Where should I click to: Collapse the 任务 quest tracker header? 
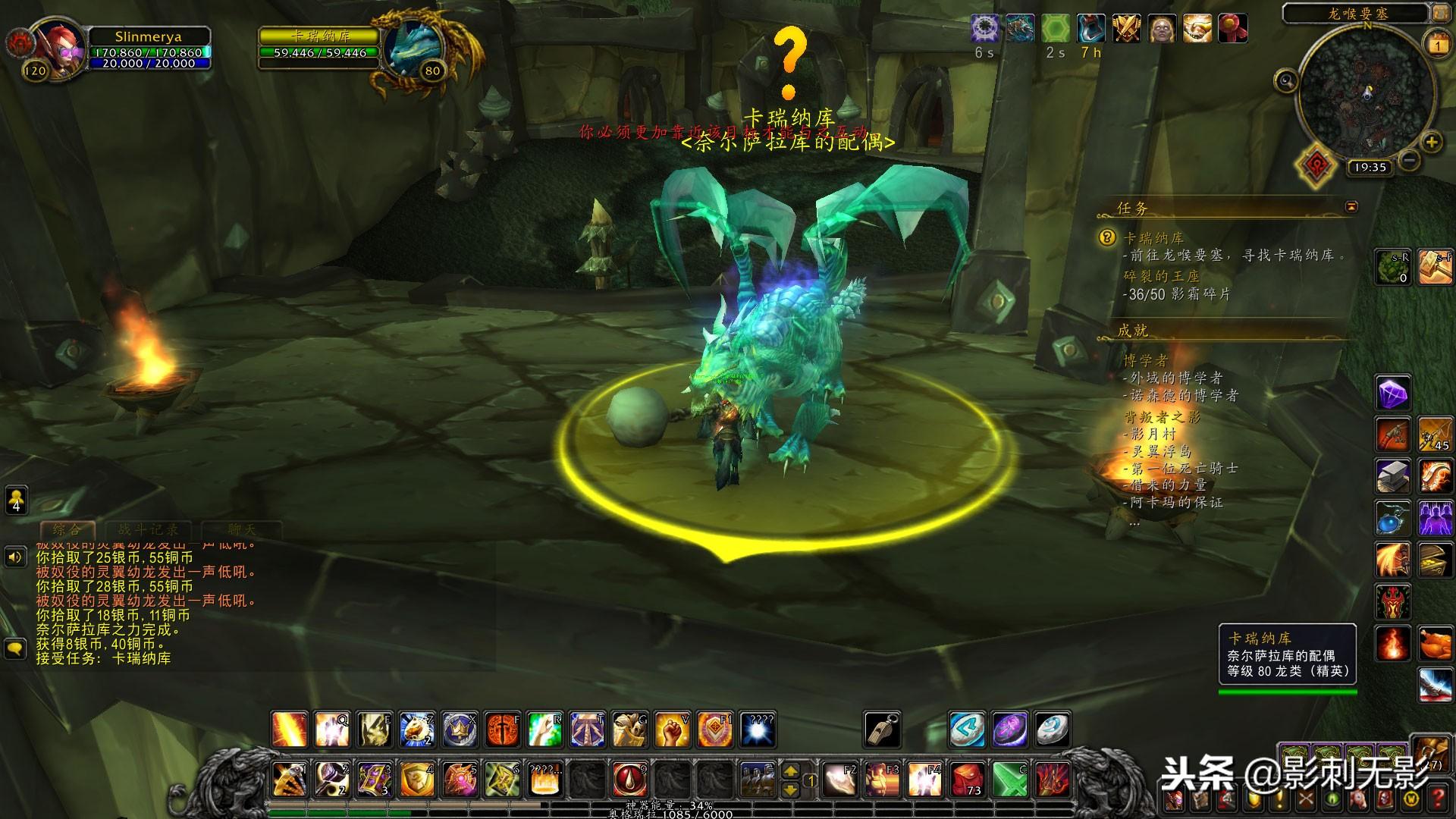[1351, 206]
